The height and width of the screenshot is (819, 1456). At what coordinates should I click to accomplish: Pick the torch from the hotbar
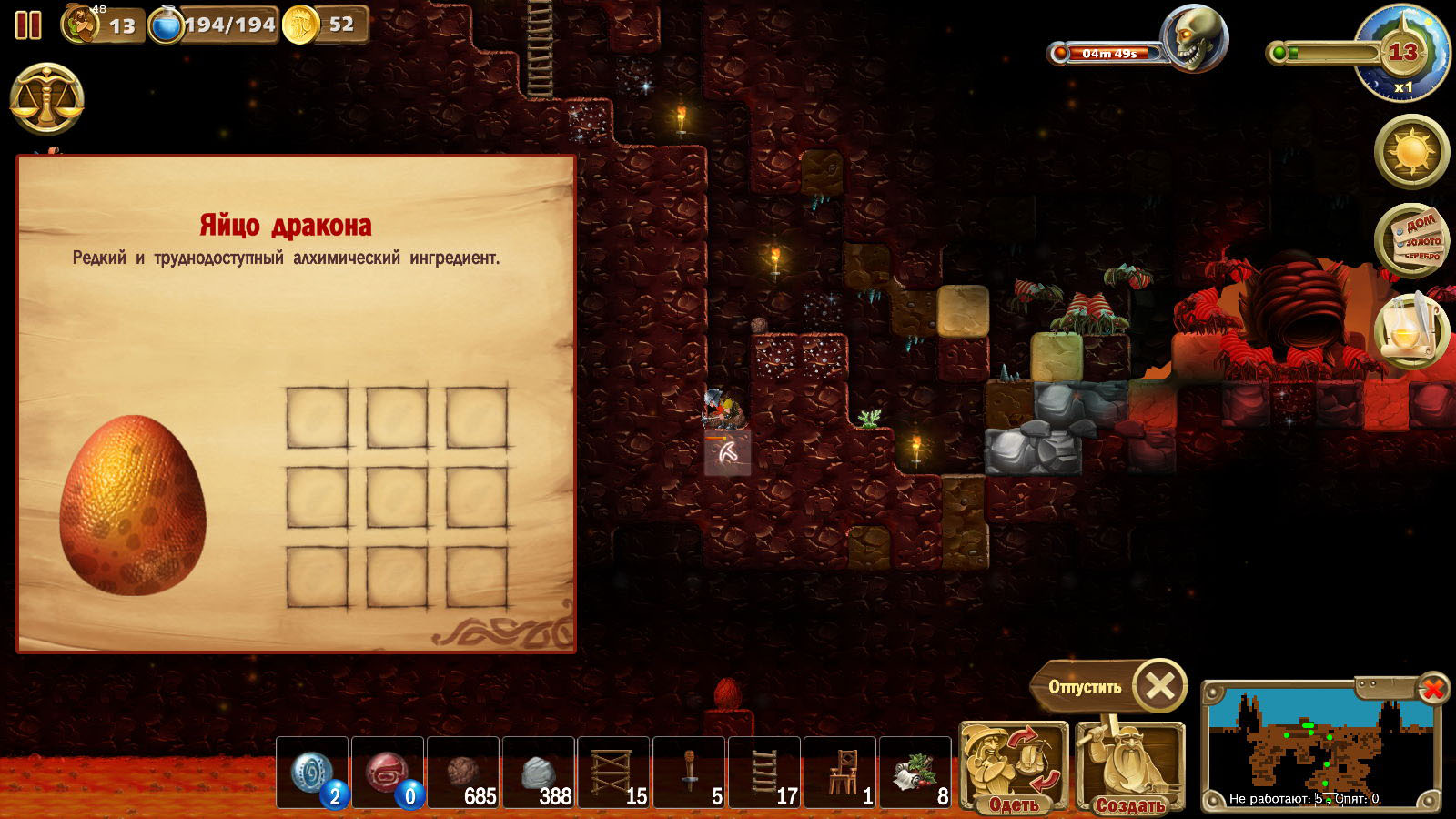[689, 773]
